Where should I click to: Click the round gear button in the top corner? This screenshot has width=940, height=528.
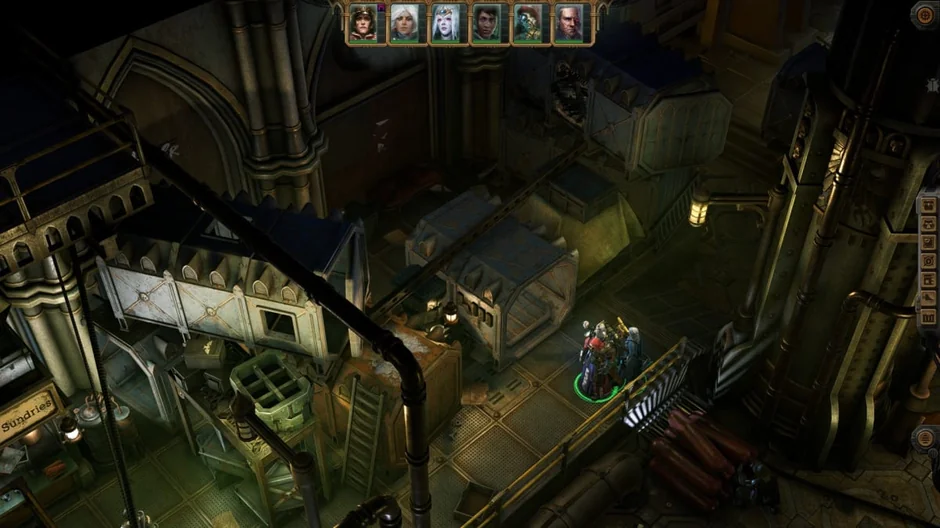pyautogui.click(x=926, y=13)
